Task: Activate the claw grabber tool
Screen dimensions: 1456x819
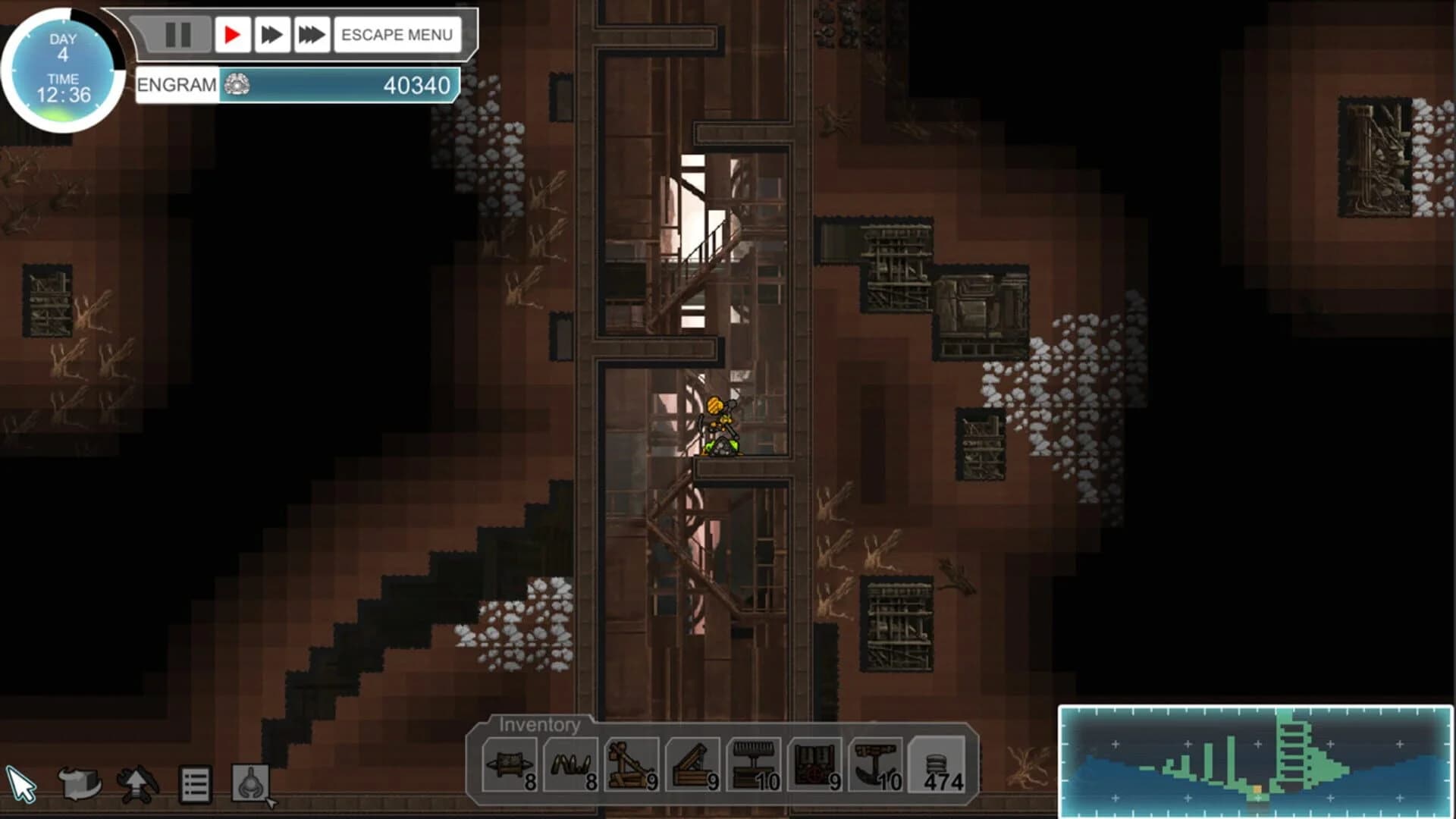Action: tap(254, 781)
